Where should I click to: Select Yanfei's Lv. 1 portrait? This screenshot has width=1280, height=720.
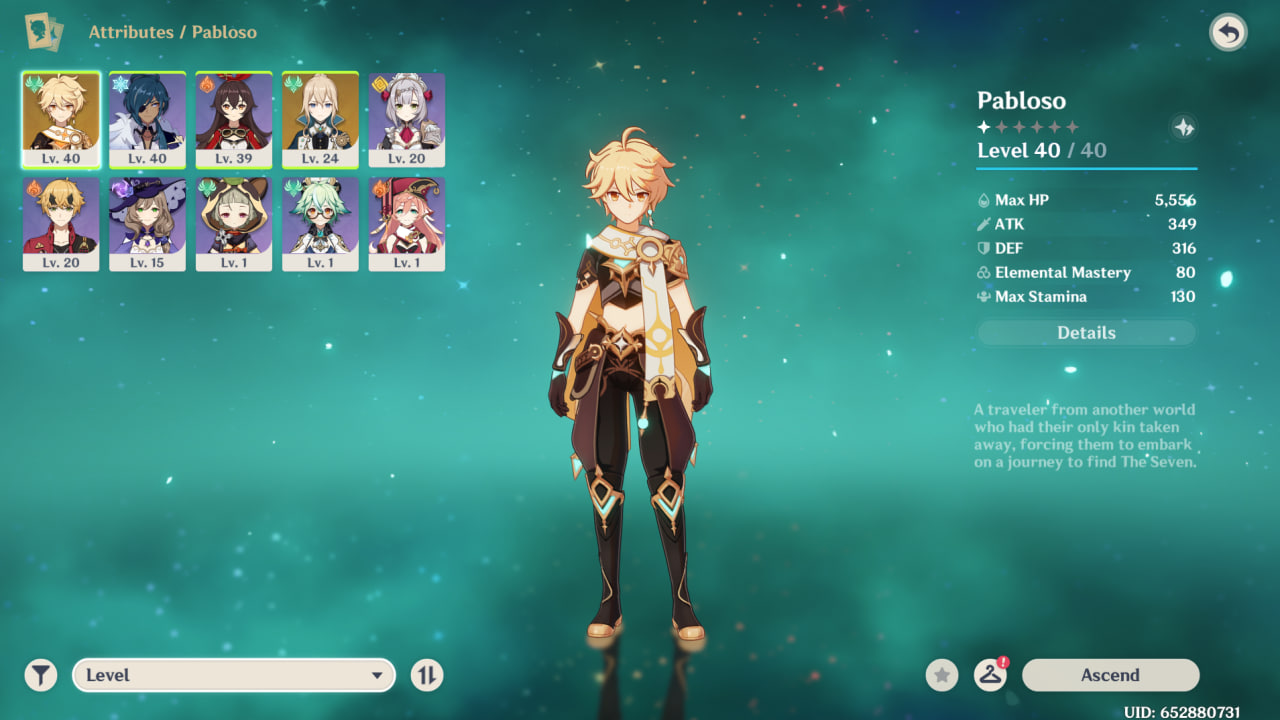pos(407,223)
